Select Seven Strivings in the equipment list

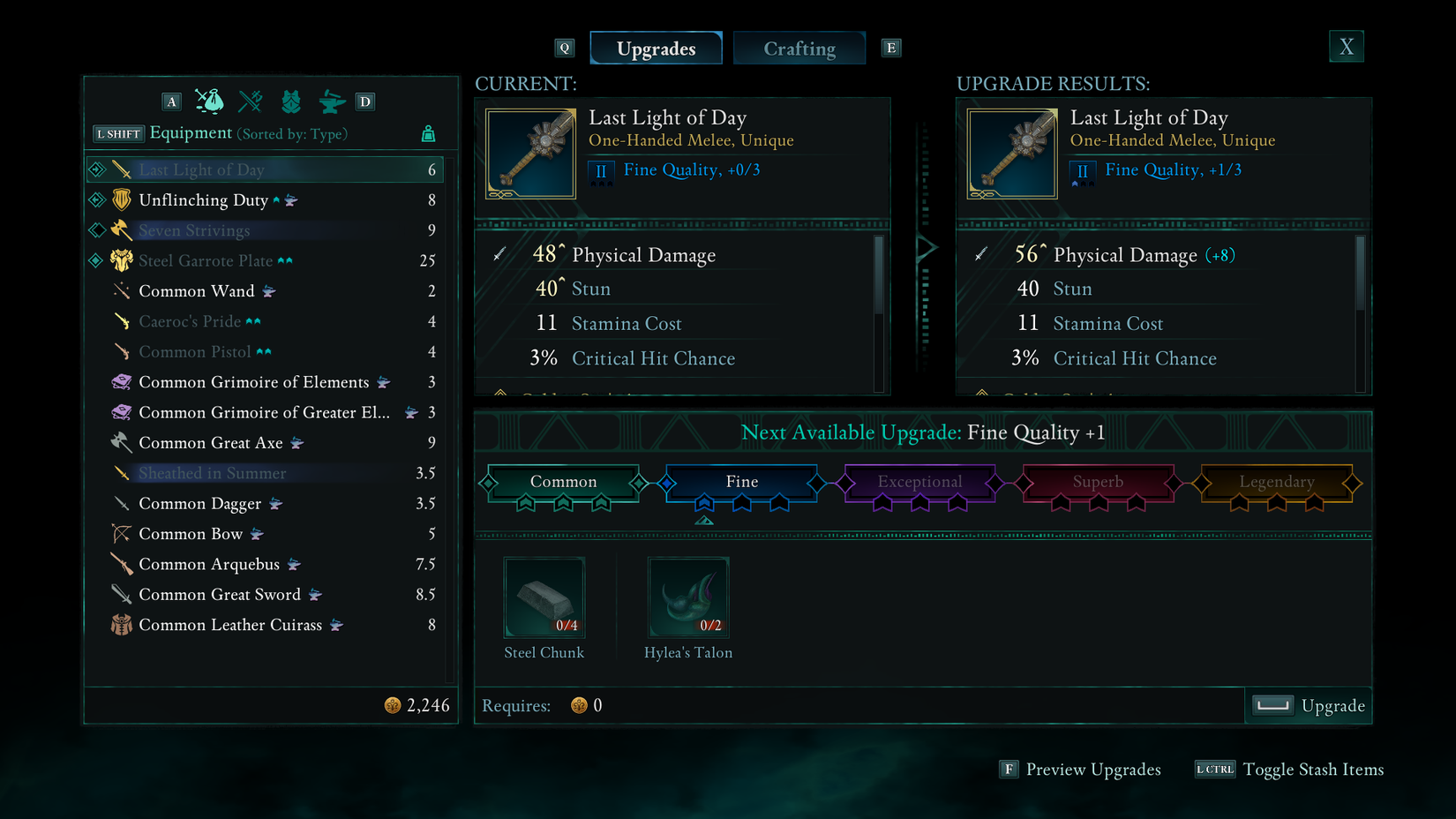pos(194,229)
